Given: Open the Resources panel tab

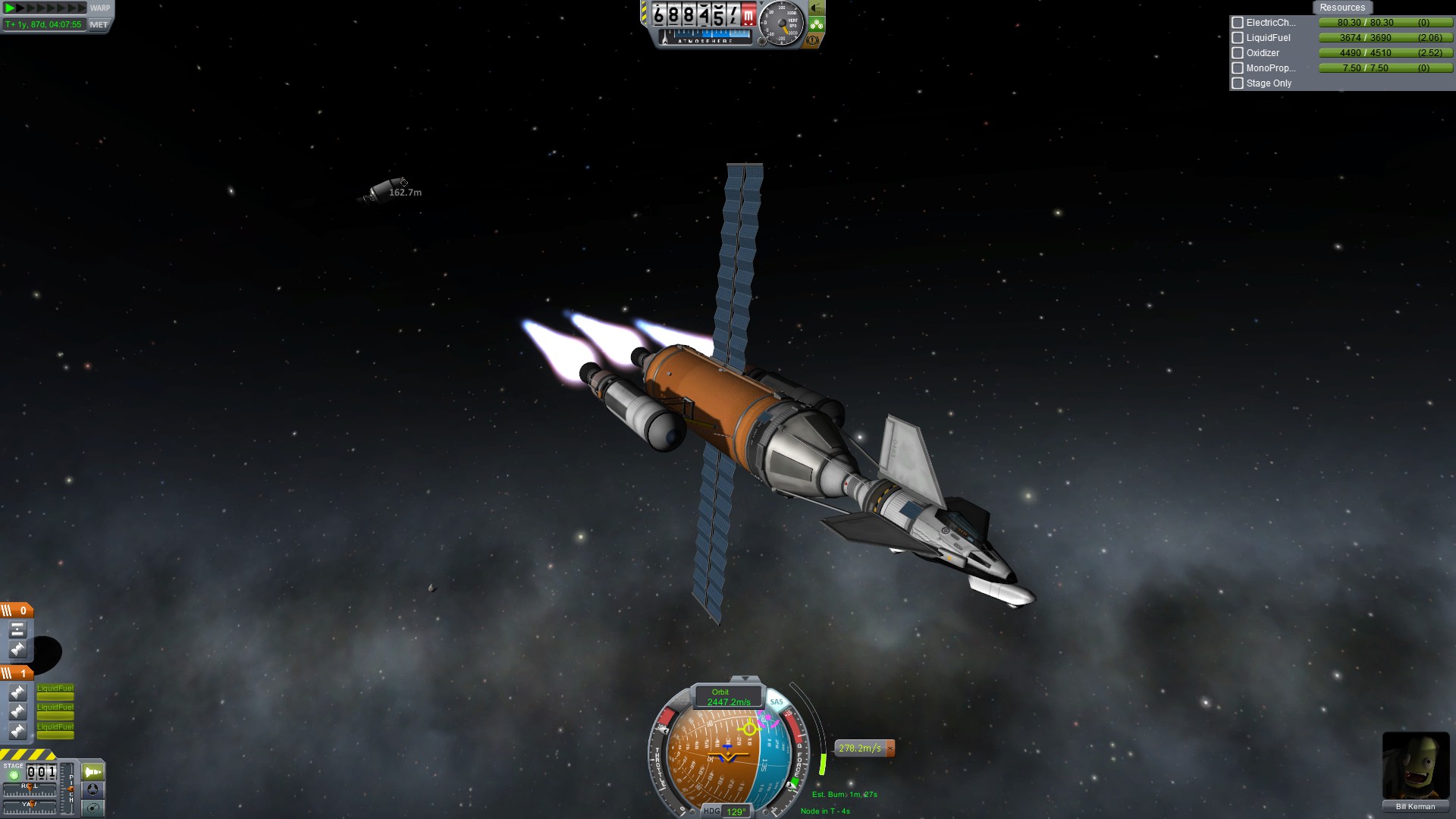Looking at the screenshot, I should click(x=1341, y=8).
